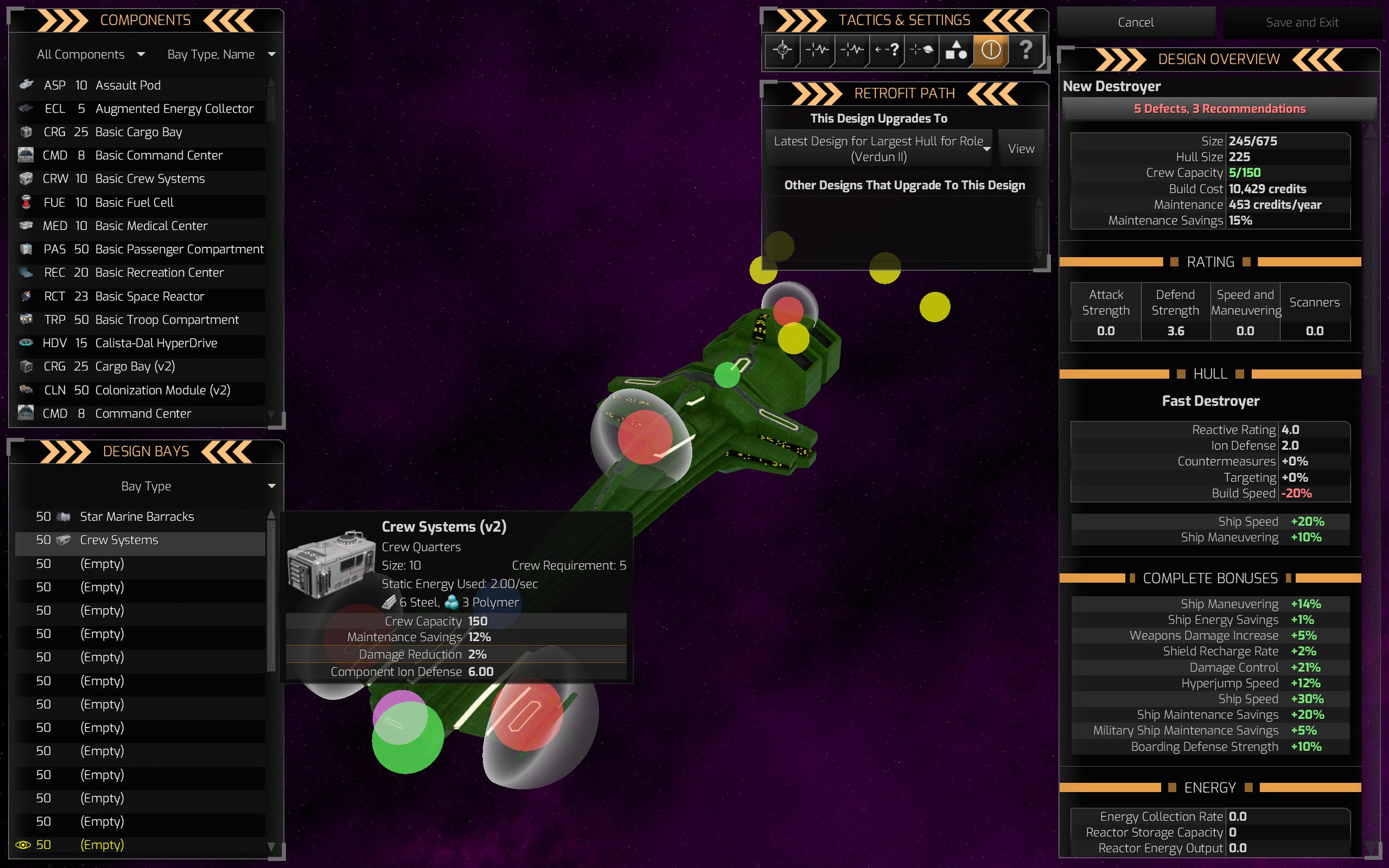View the retrofit target design
Image resolution: width=1389 pixels, height=868 pixels.
1021,149
